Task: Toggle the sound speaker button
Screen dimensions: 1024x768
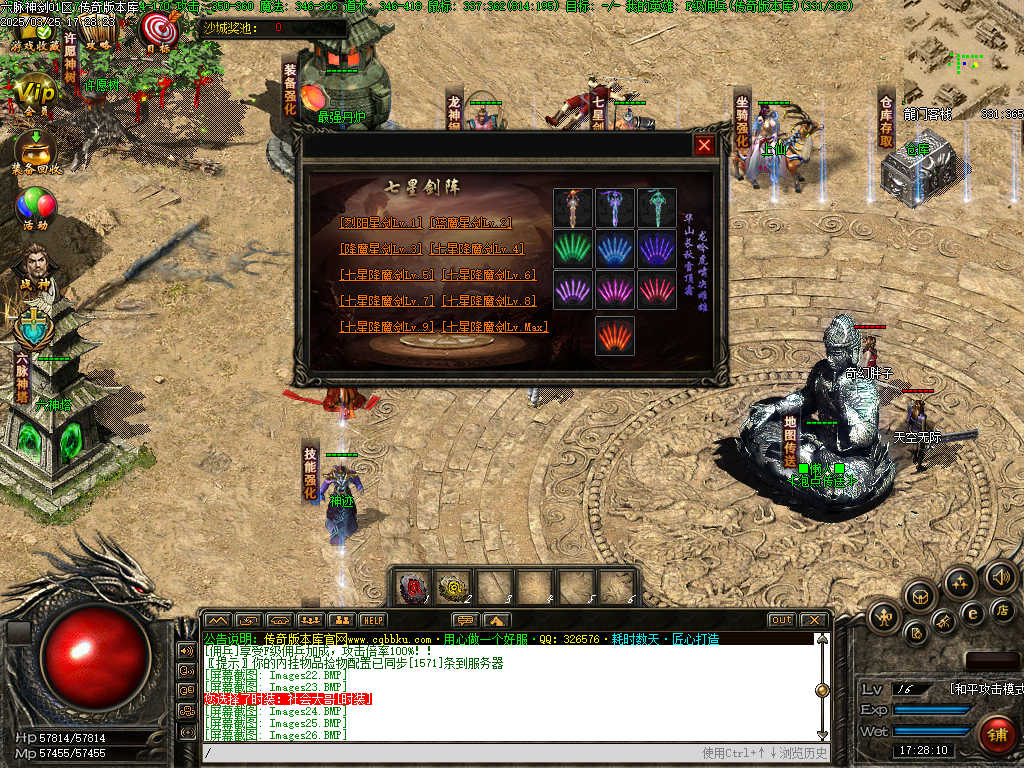Action: point(1001,577)
